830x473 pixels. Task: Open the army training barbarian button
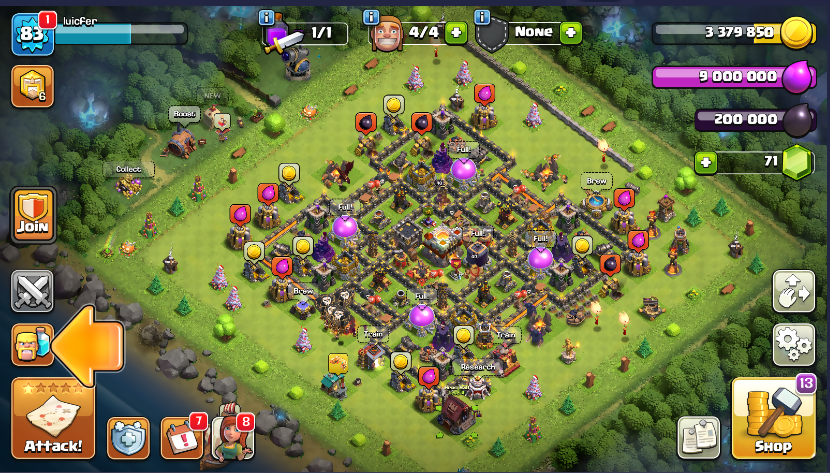coord(32,345)
